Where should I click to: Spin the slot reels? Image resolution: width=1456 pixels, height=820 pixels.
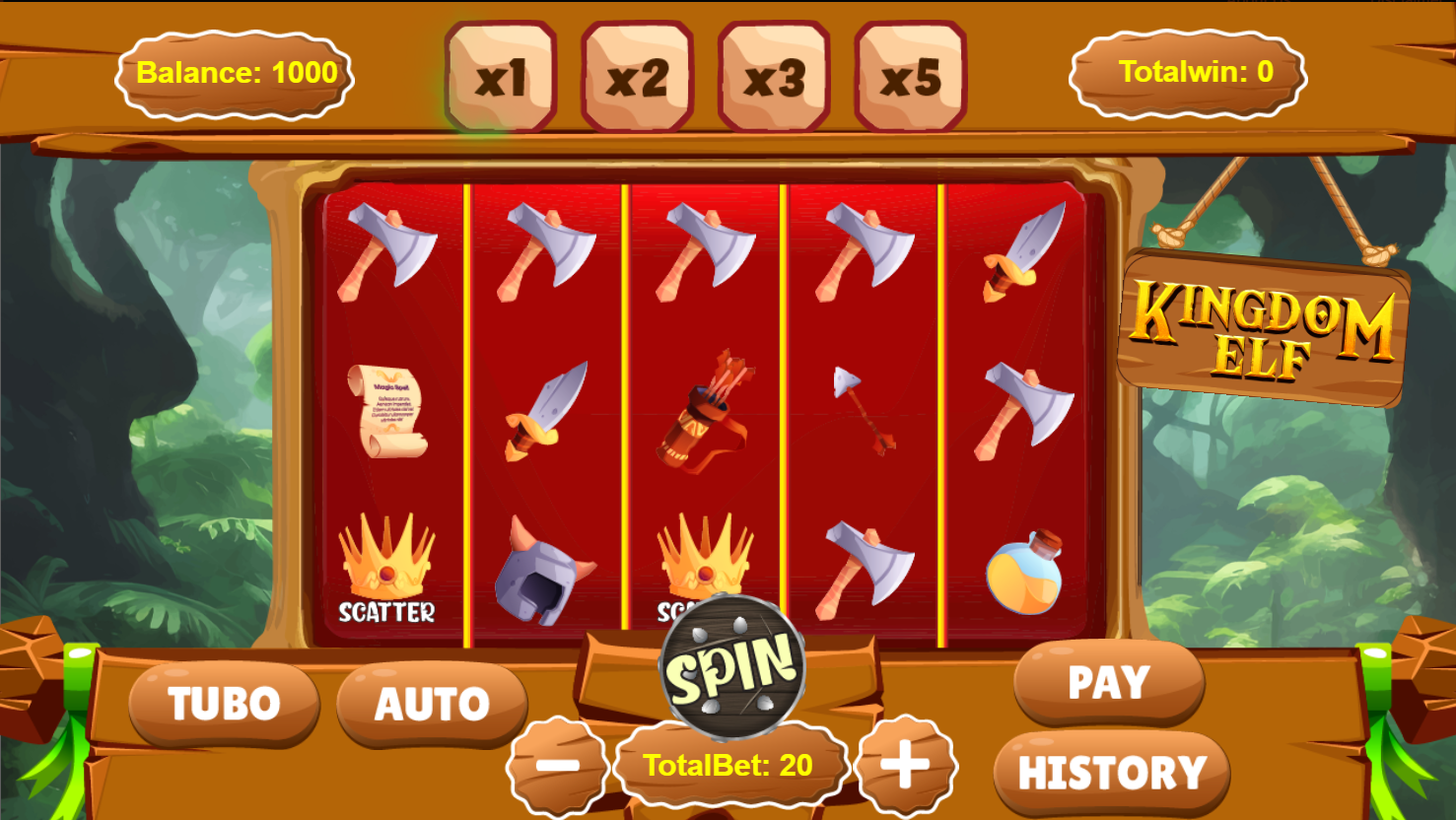click(732, 668)
